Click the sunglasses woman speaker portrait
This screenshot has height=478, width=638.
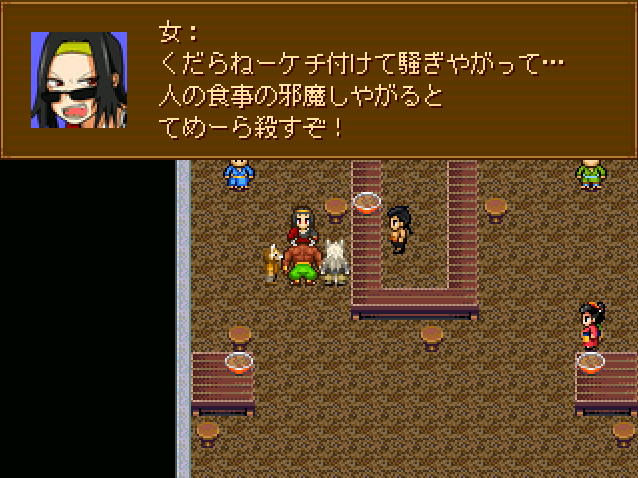[79, 80]
